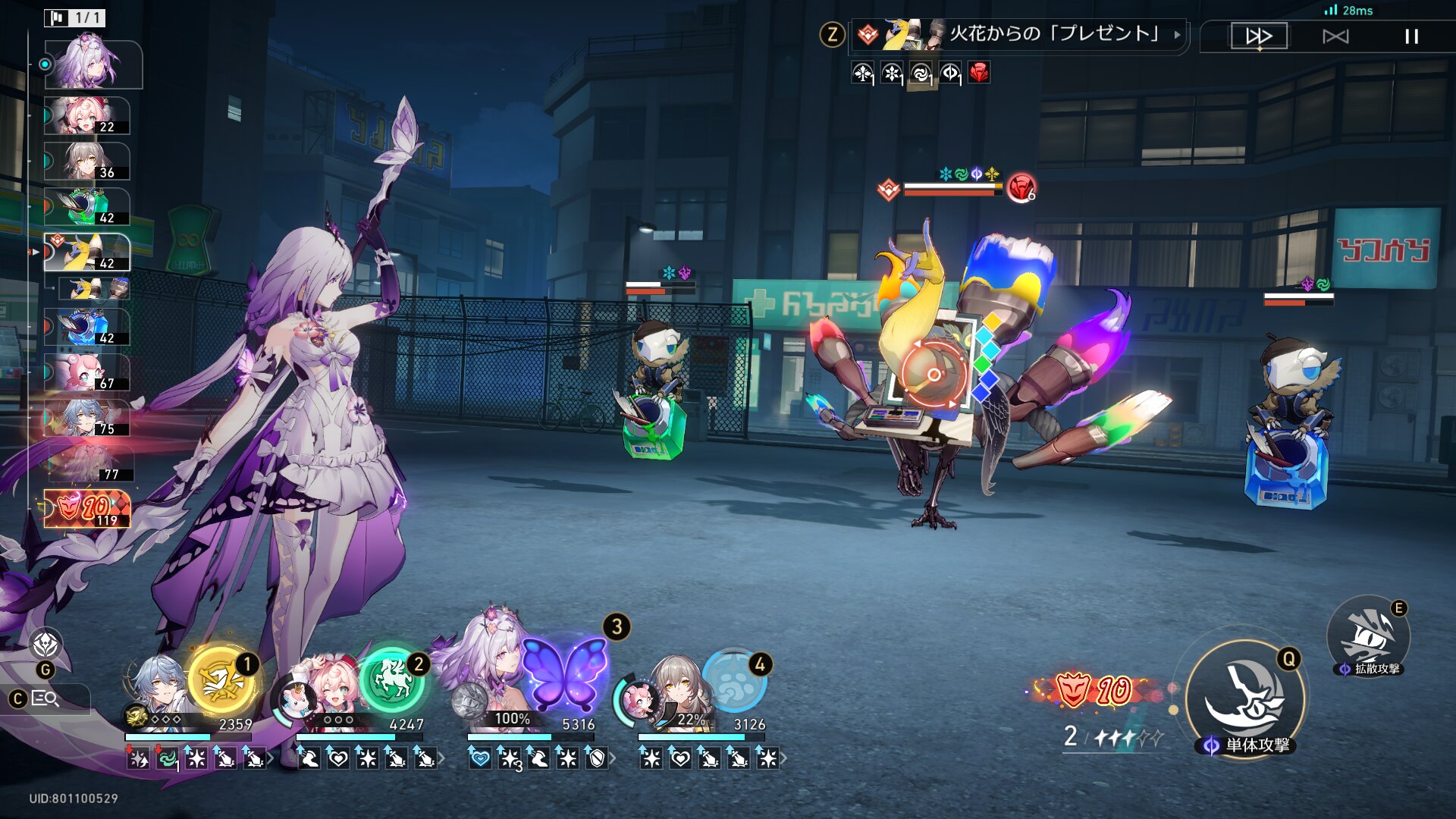Open the battle details magnifier list
The image size is (1456, 819).
(x=45, y=698)
